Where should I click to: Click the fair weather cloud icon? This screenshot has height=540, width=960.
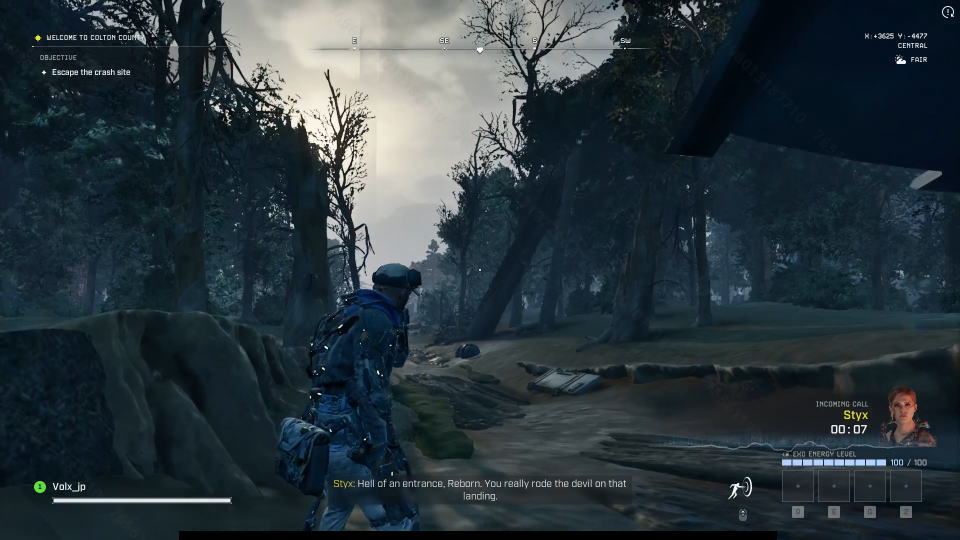[900, 60]
